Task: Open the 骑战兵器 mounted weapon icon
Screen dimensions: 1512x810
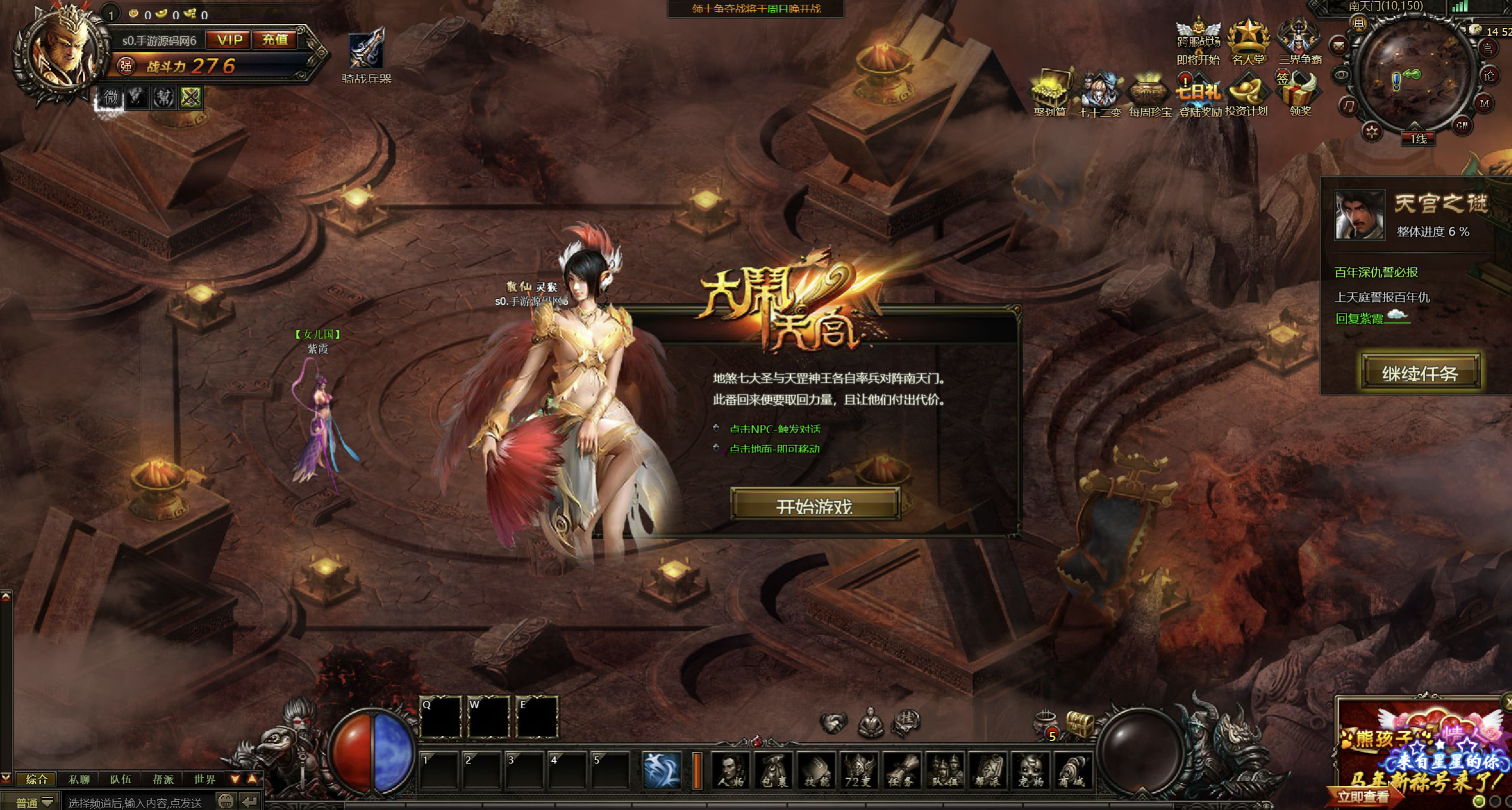Action: pyautogui.click(x=366, y=55)
